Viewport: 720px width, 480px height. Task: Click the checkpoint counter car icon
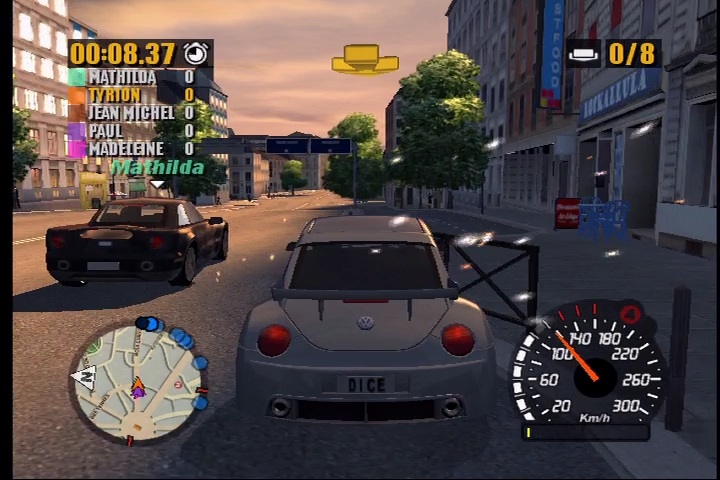point(584,54)
